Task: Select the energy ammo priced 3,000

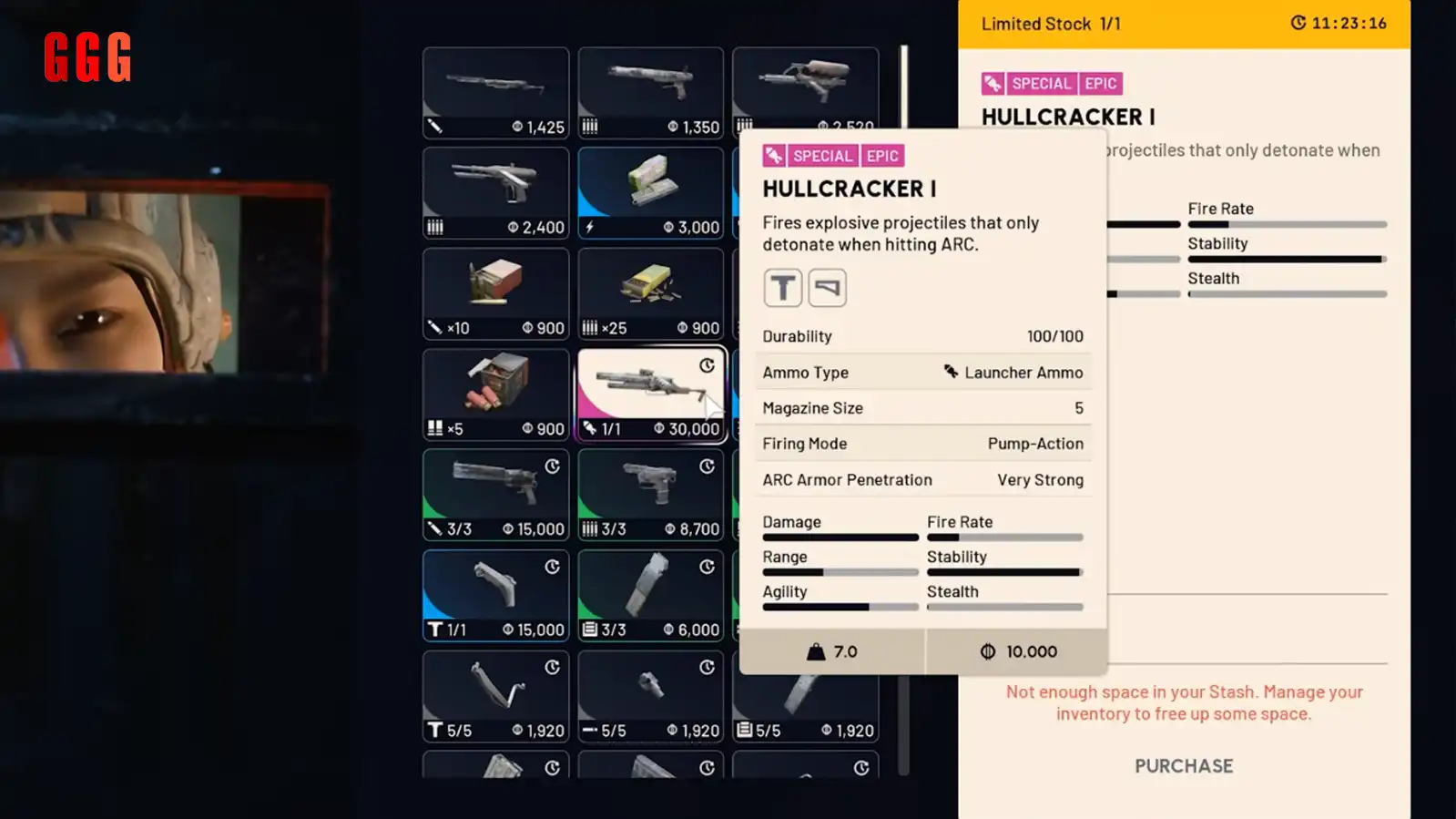Action: click(650, 193)
